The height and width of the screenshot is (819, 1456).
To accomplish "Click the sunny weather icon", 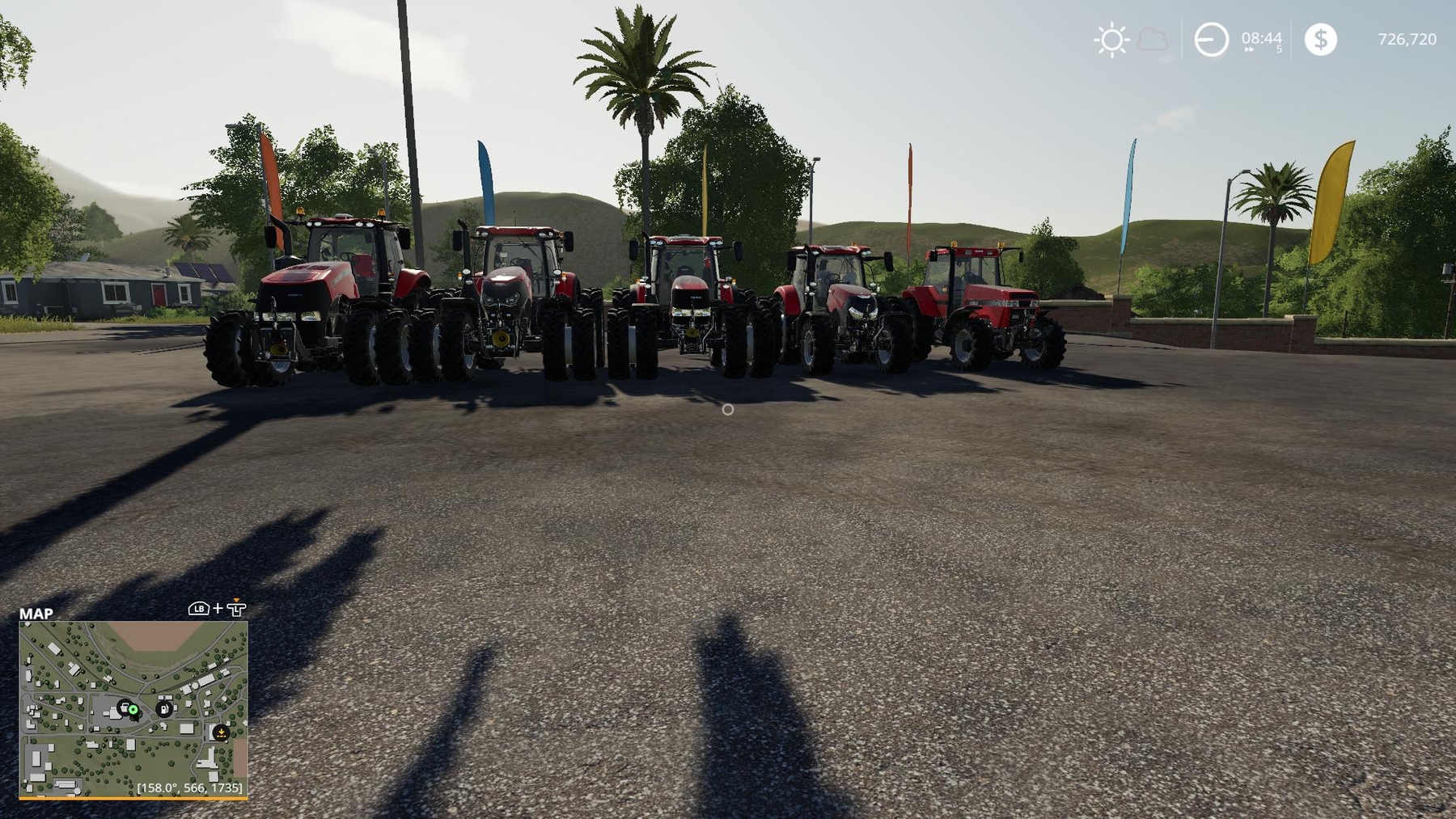I will 1112,39.
